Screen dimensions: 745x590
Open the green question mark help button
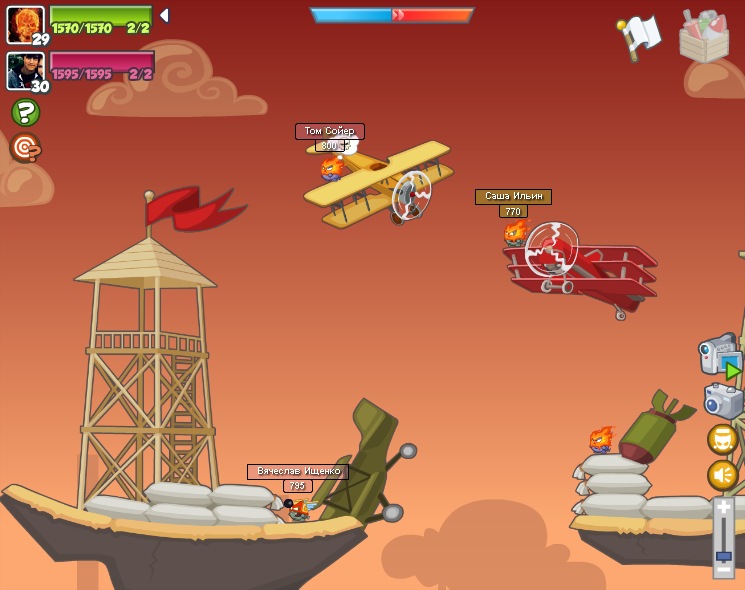click(x=25, y=112)
